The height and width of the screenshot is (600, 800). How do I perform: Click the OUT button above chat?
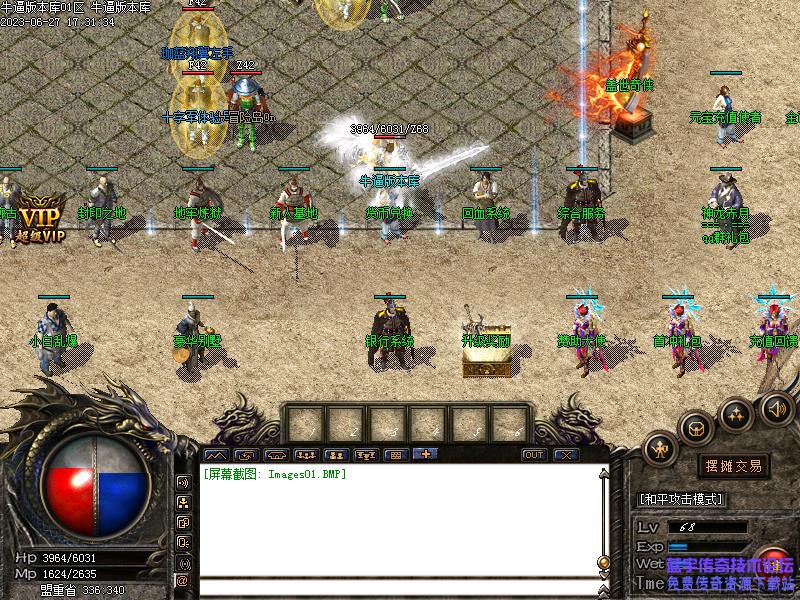tap(535, 455)
